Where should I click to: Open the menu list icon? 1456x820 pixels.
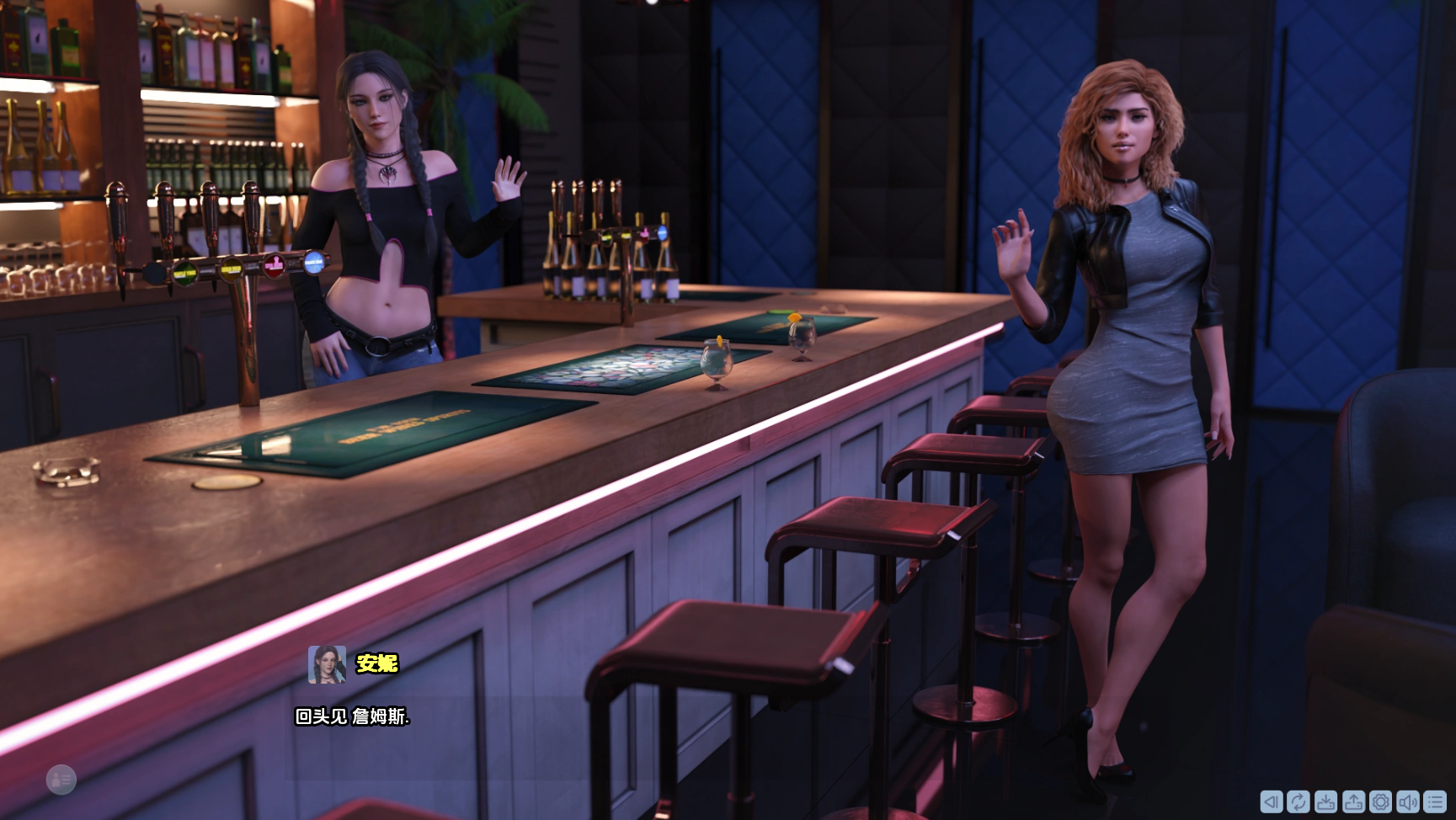1435,801
